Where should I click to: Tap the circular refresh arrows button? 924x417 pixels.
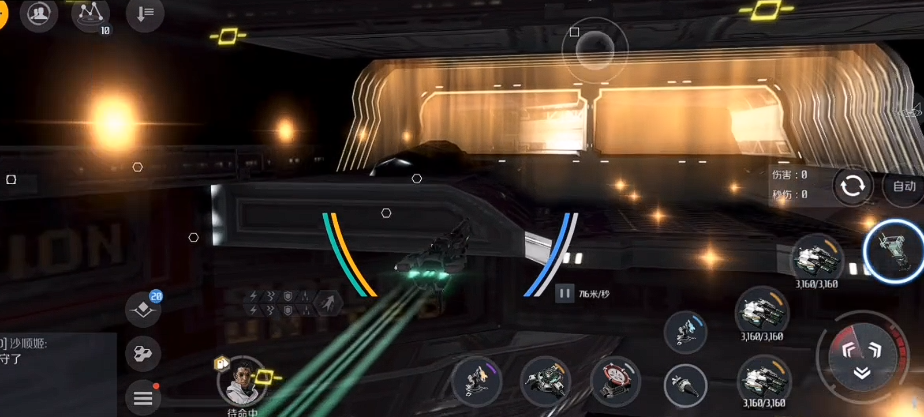[853, 186]
